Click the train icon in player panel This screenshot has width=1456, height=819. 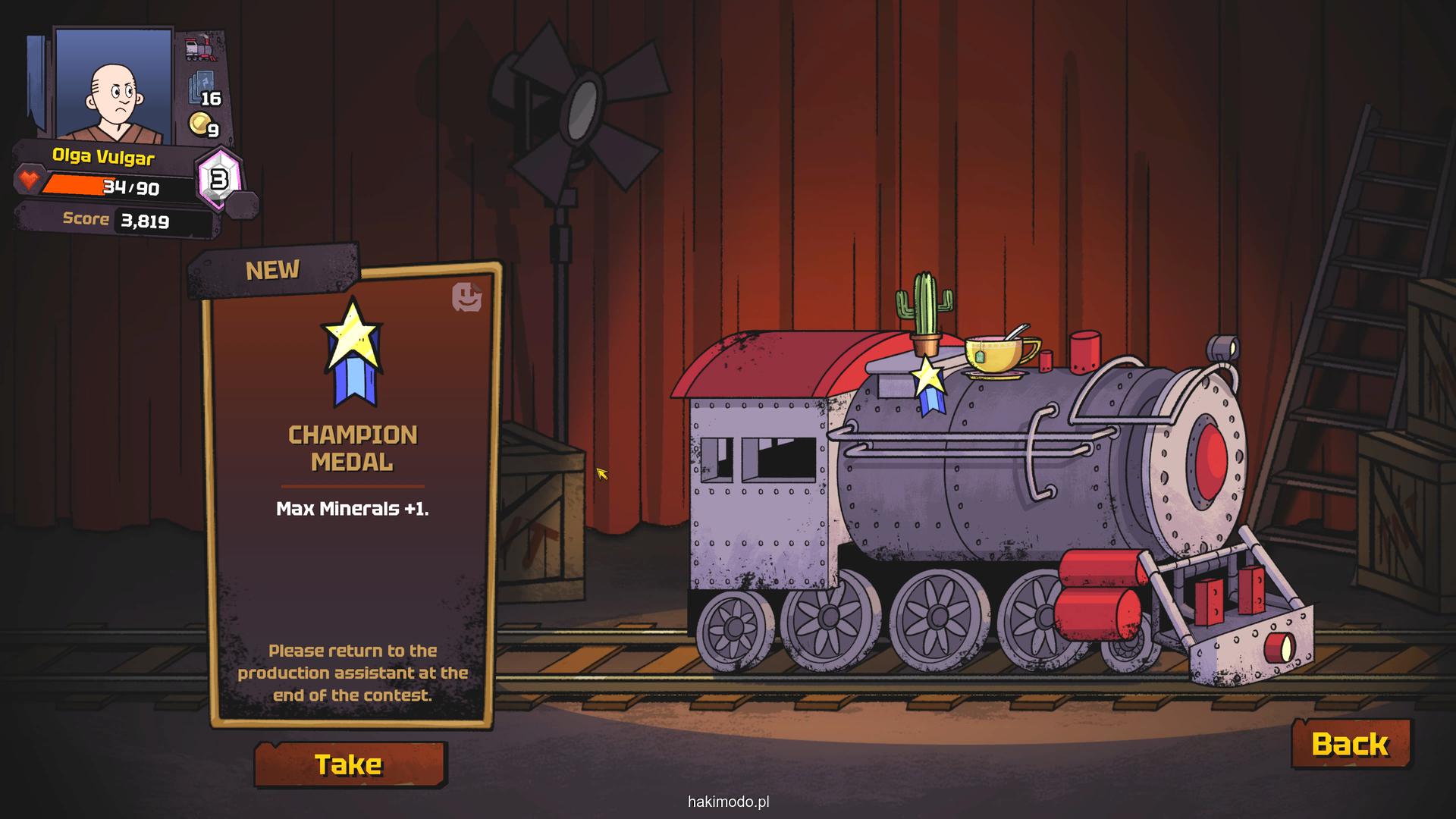[201, 49]
